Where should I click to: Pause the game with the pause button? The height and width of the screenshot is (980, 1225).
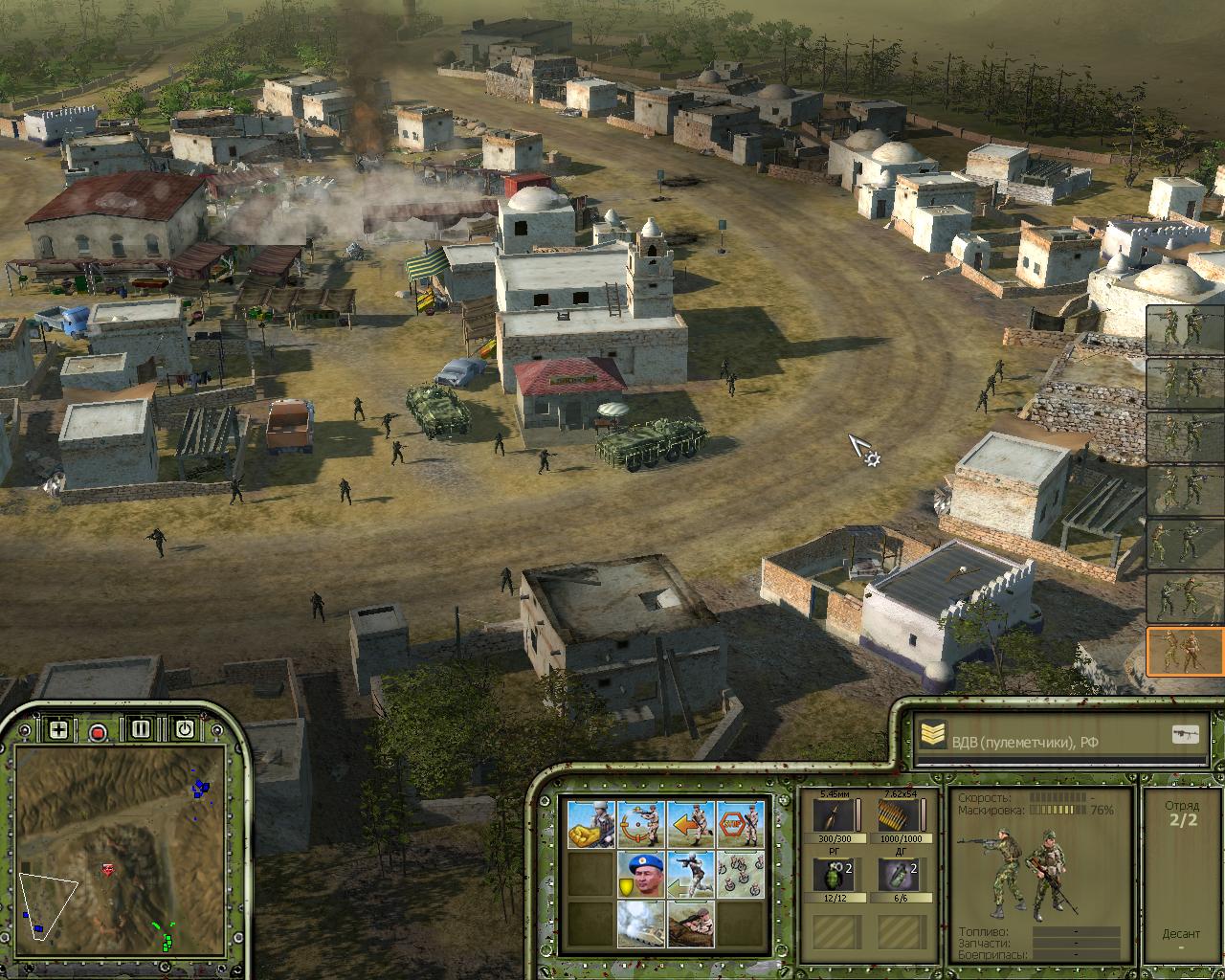coord(141,729)
